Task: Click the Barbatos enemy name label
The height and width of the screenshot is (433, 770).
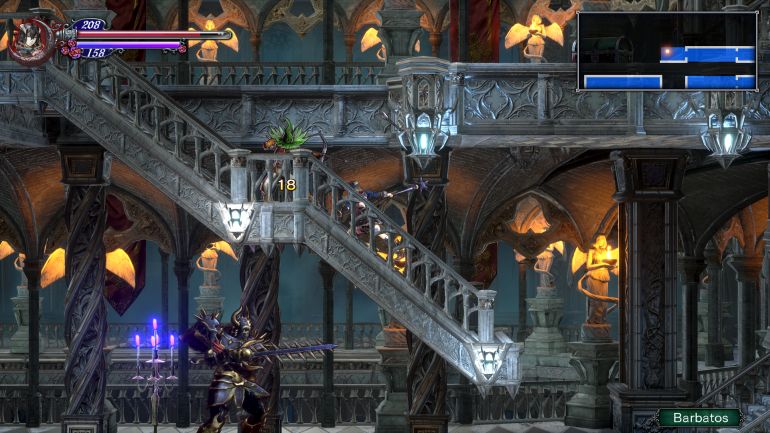Action: tap(700, 417)
